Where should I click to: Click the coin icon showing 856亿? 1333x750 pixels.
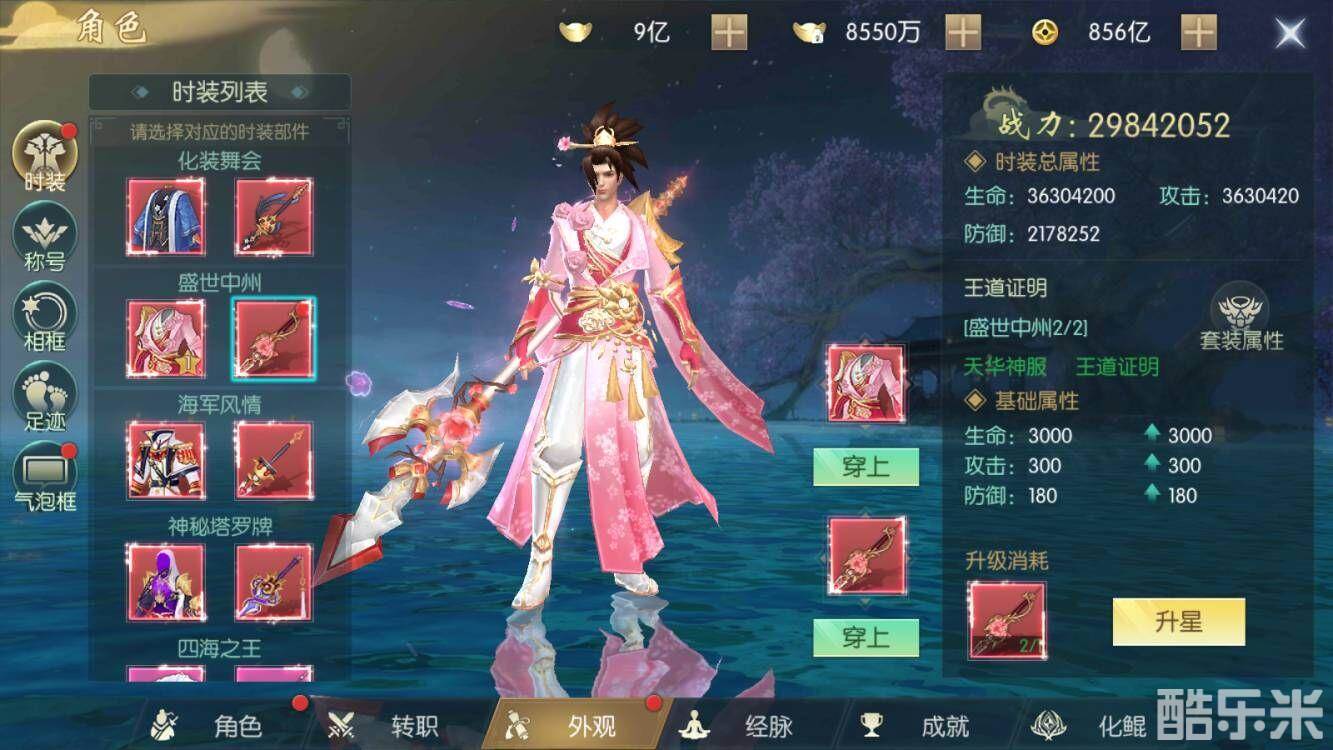(x=1045, y=31)
